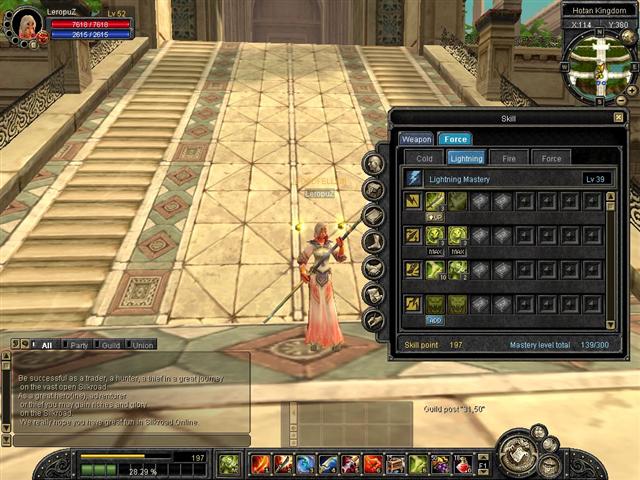Use the red potion hotbar slot
Image resolution: width=640 pixels, height=480 pixels.
tap(463, 464)
